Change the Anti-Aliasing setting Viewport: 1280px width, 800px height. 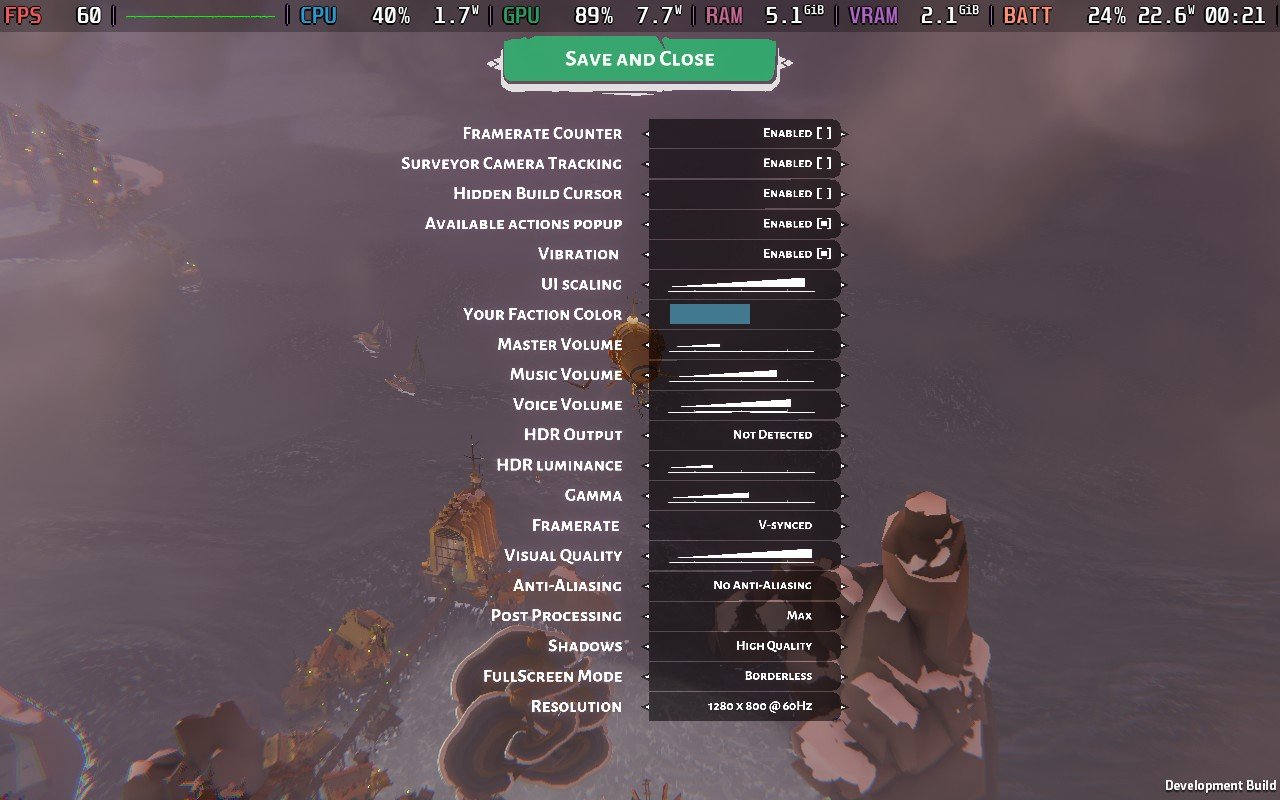(744, 585)
